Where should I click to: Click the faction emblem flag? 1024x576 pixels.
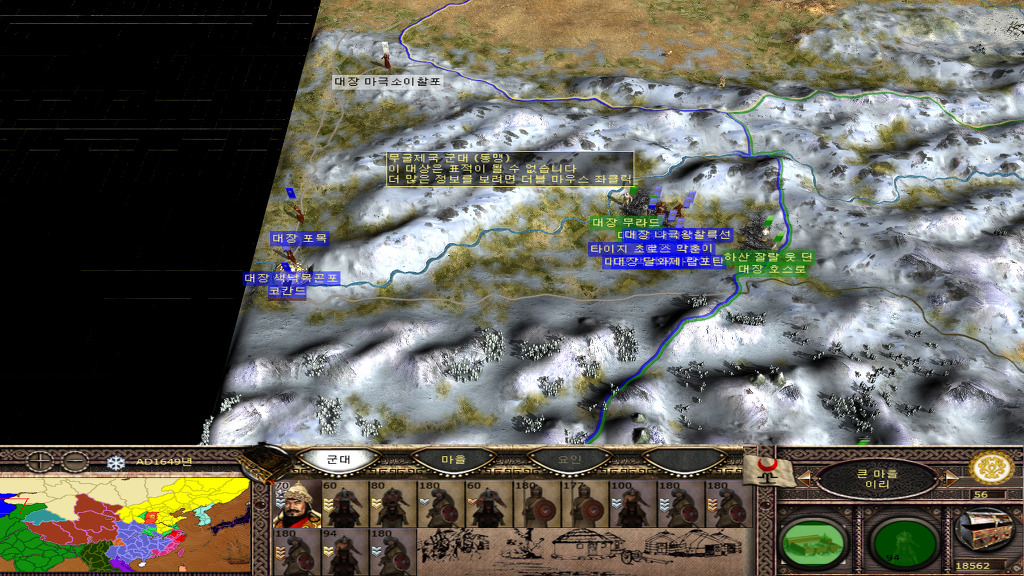(x=768, y=468)
